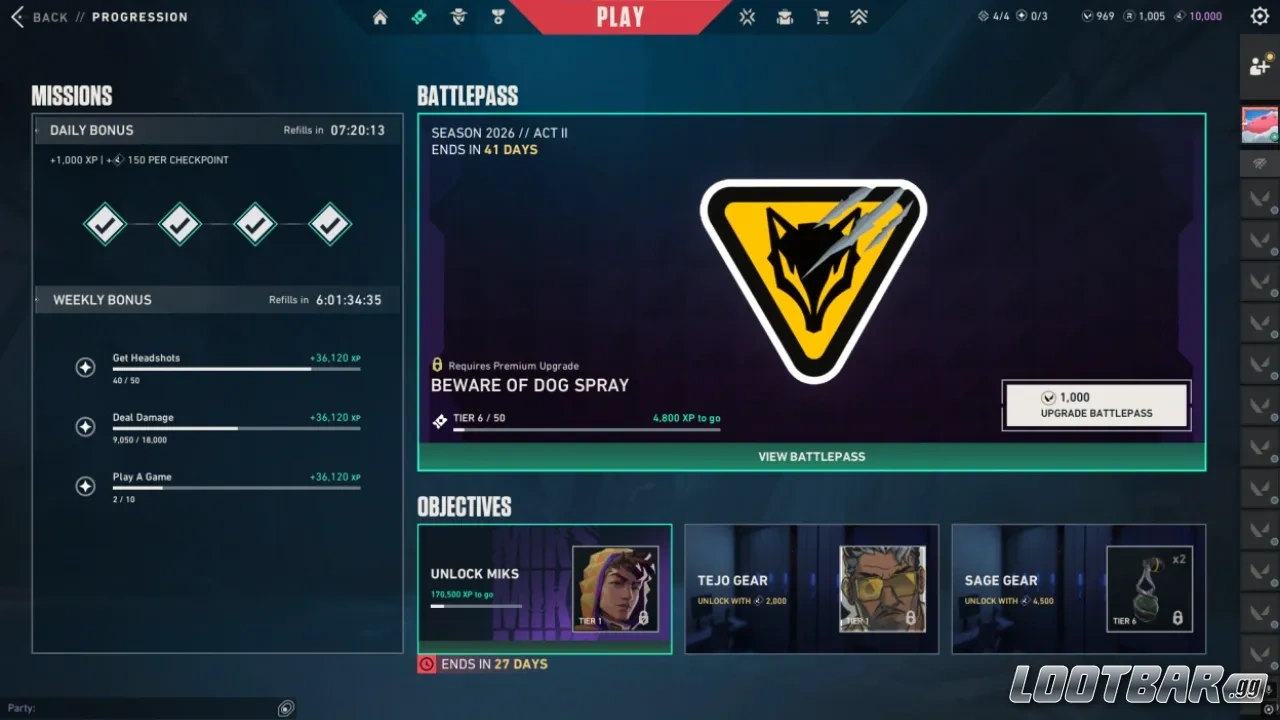Viewport: 1280px width, 720px height.
Task: Toggle the Party visibility eye at bottom
Action: [x=286, y=707]
